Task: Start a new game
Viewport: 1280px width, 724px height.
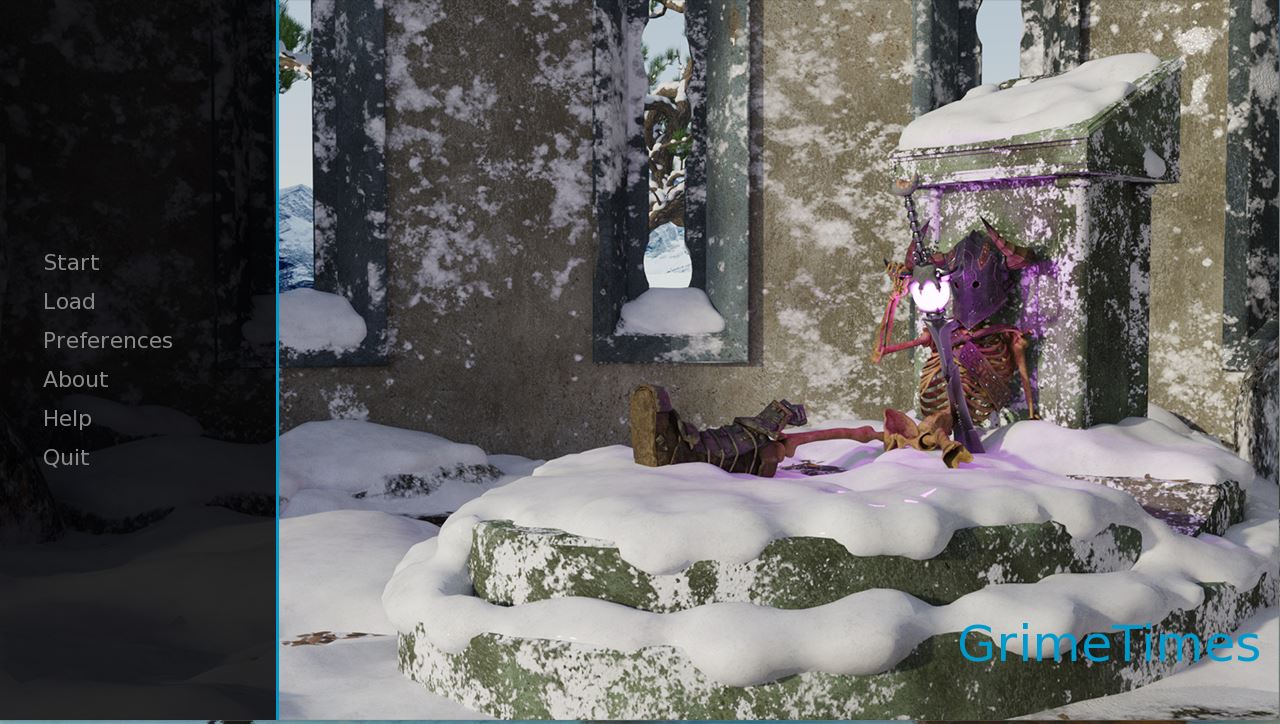Action: point(71,263)
